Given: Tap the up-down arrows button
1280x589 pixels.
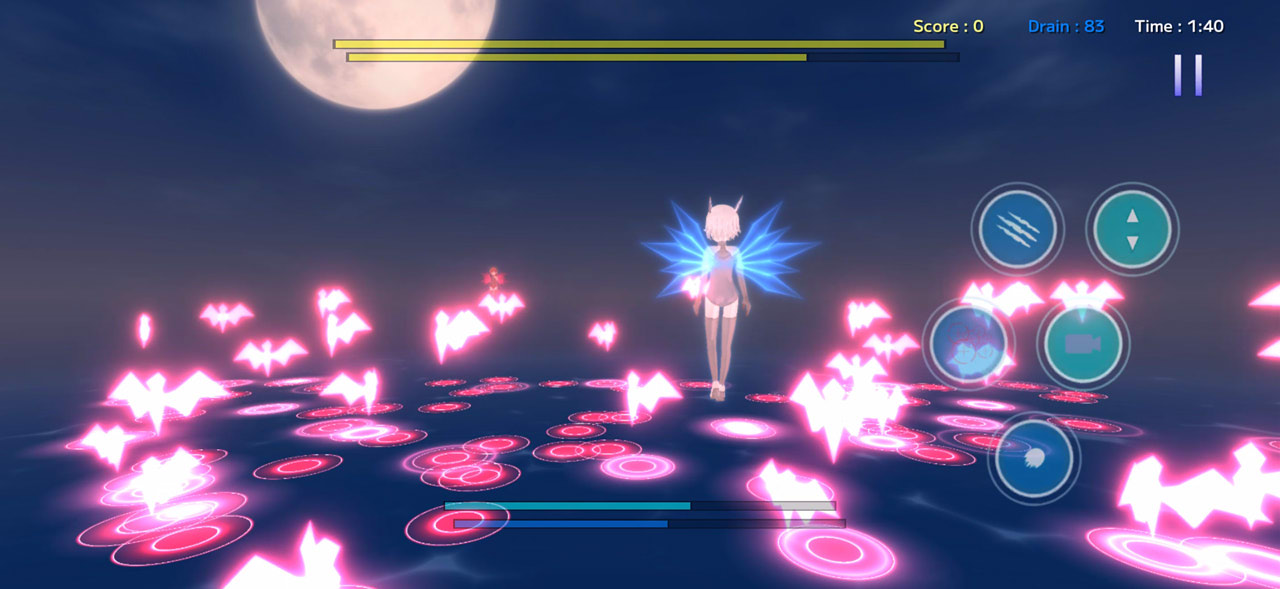Looking at the screenshot, I should pos(1132,229).
